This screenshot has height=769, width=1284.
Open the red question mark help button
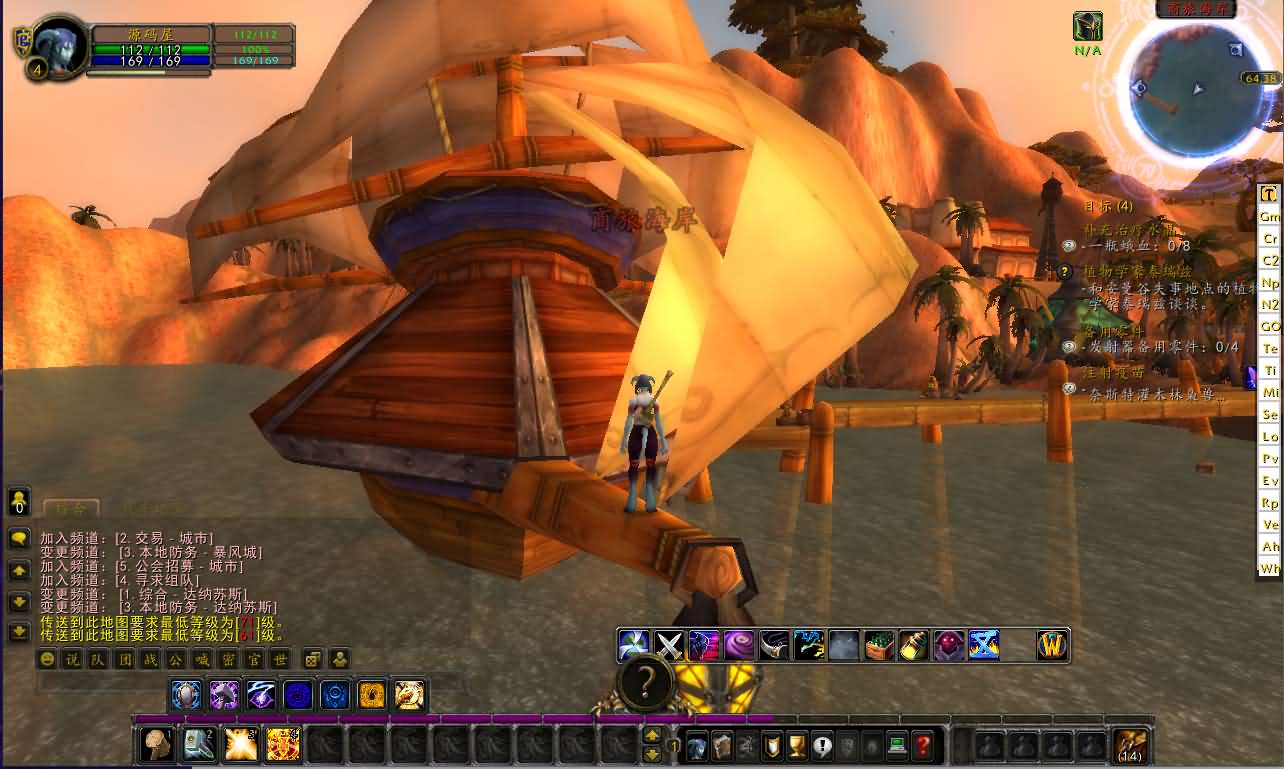click(x=922, y=745)
